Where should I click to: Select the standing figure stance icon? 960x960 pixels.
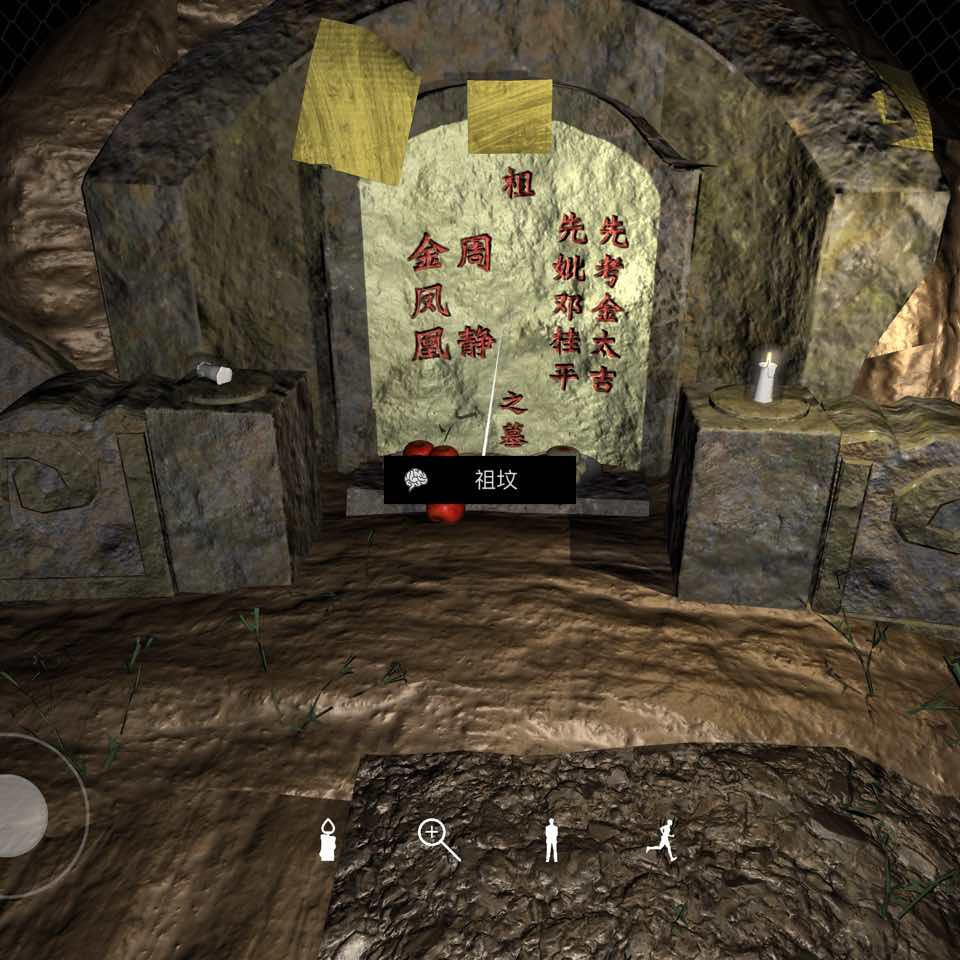pyautogui.click(x=551, y=840)
